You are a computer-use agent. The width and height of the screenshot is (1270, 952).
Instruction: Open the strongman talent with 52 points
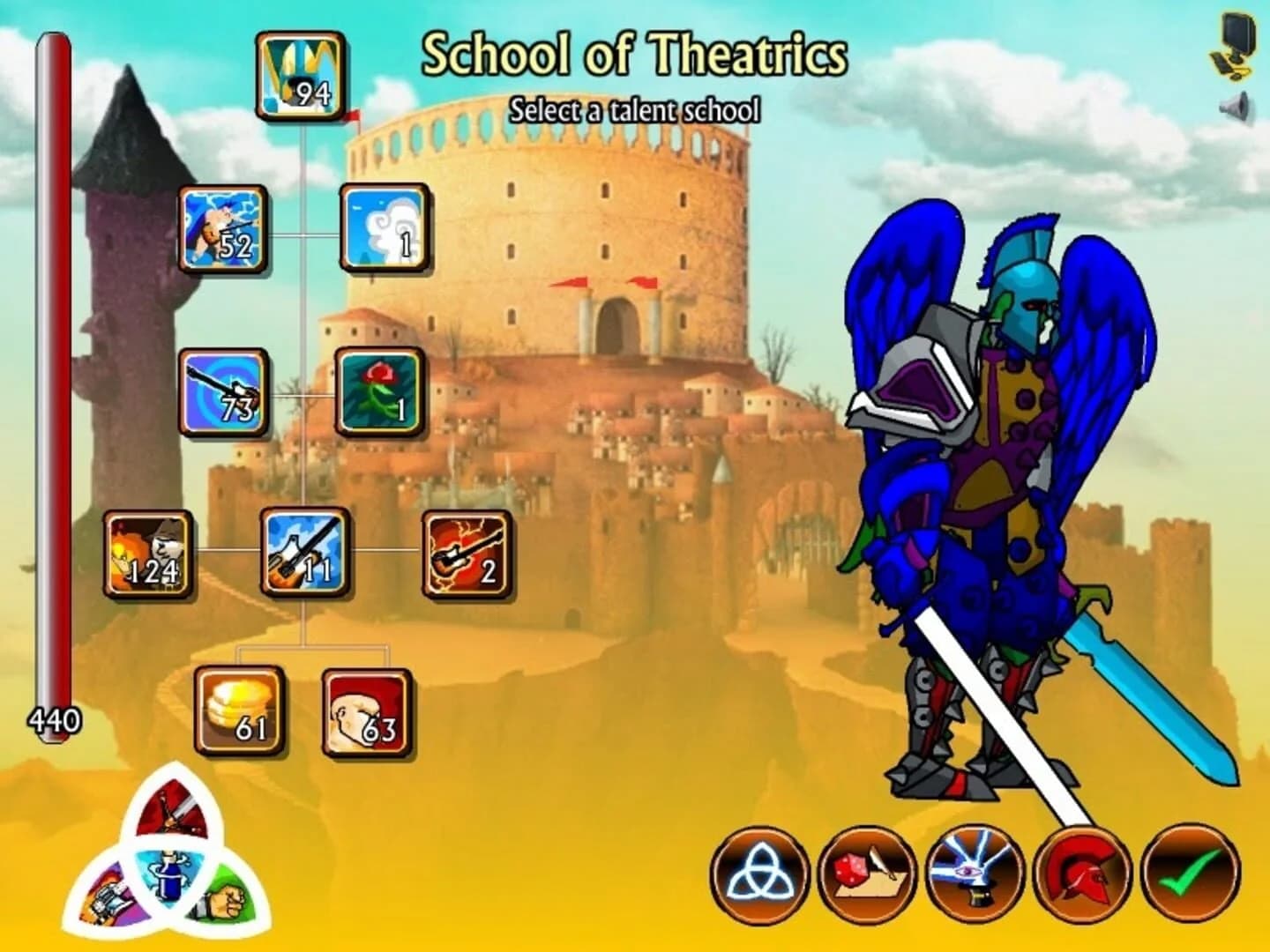coord(221,229)
